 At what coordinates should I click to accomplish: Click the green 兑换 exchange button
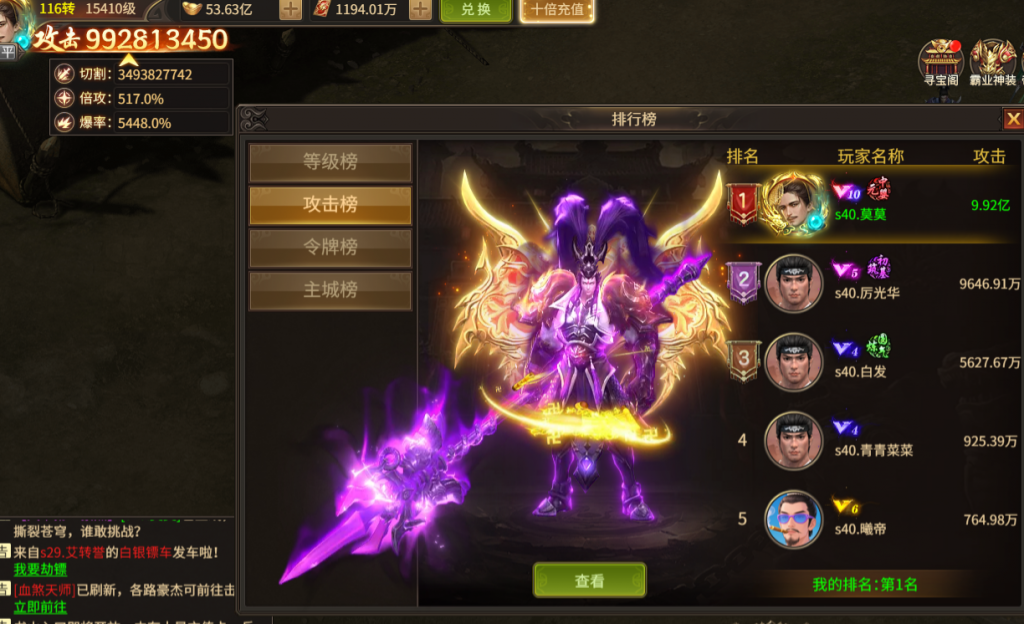tap(467, 10)
